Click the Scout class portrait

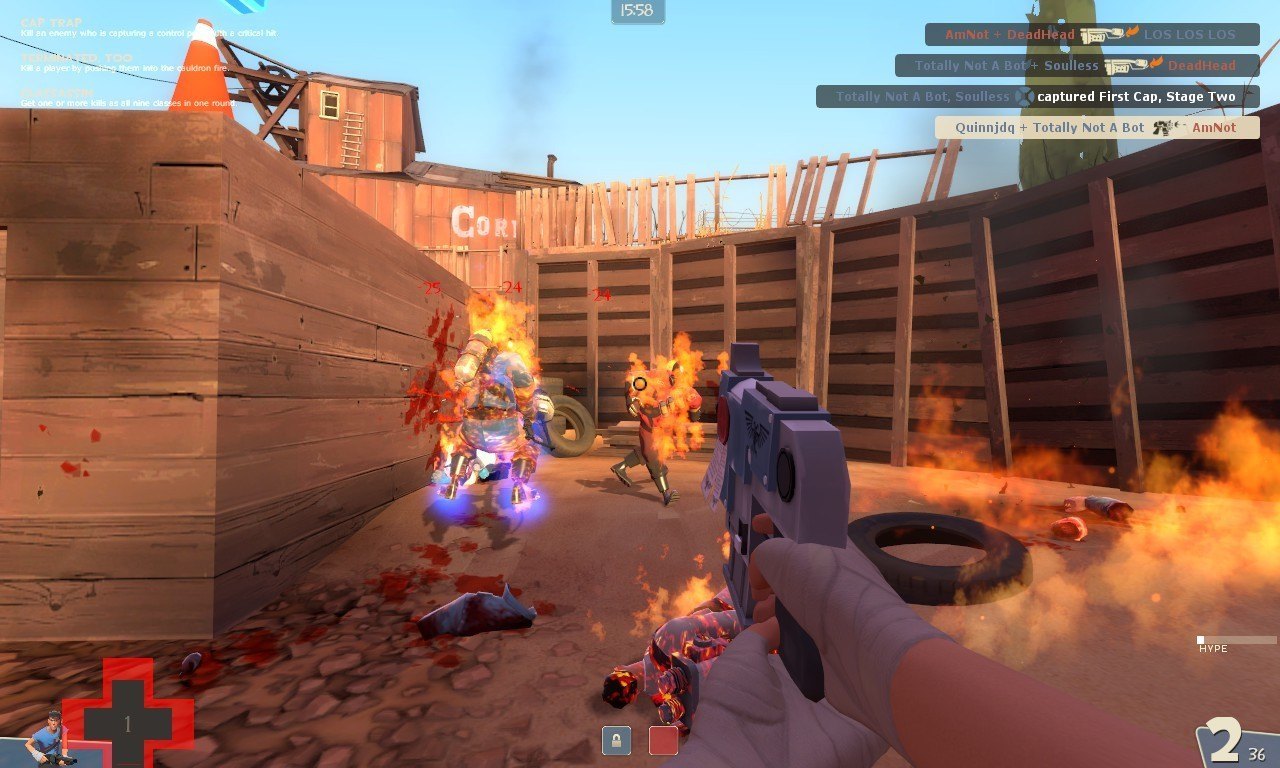(x=48, y=737)
